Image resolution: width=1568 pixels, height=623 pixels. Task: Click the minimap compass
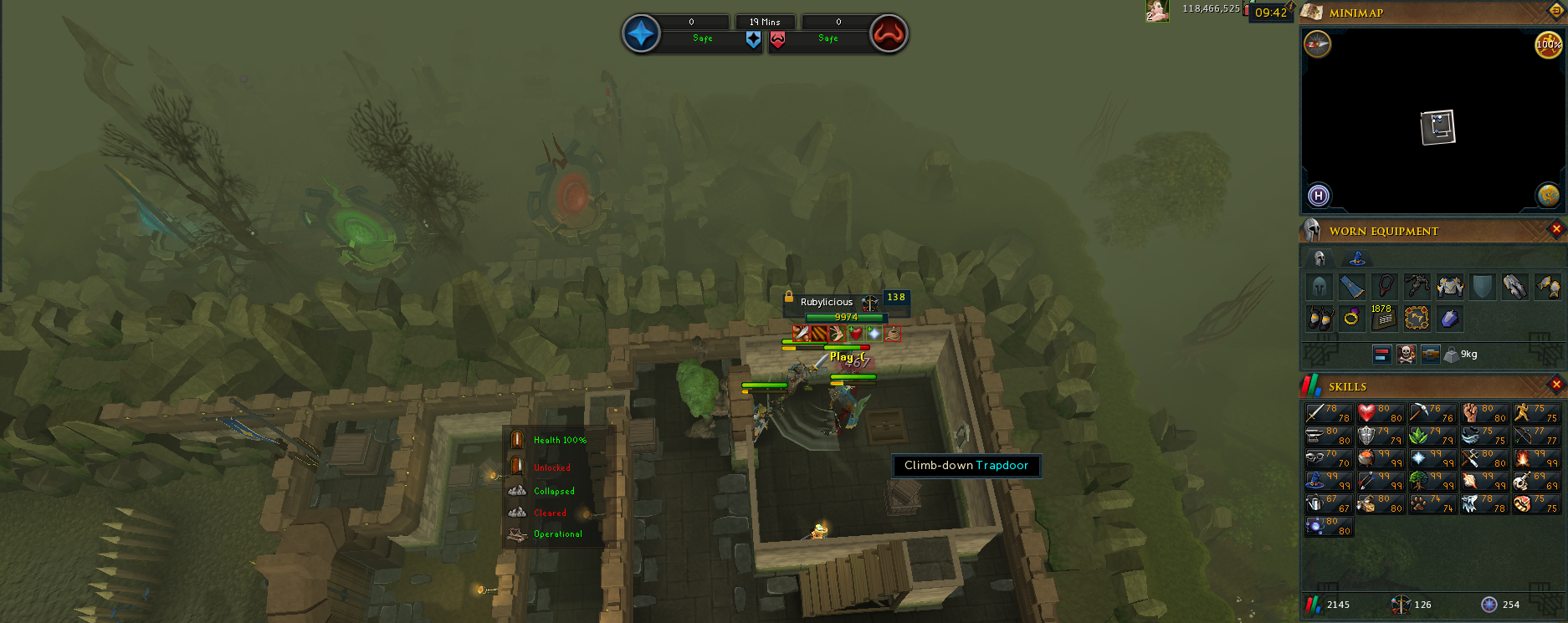click(1318, 44)
